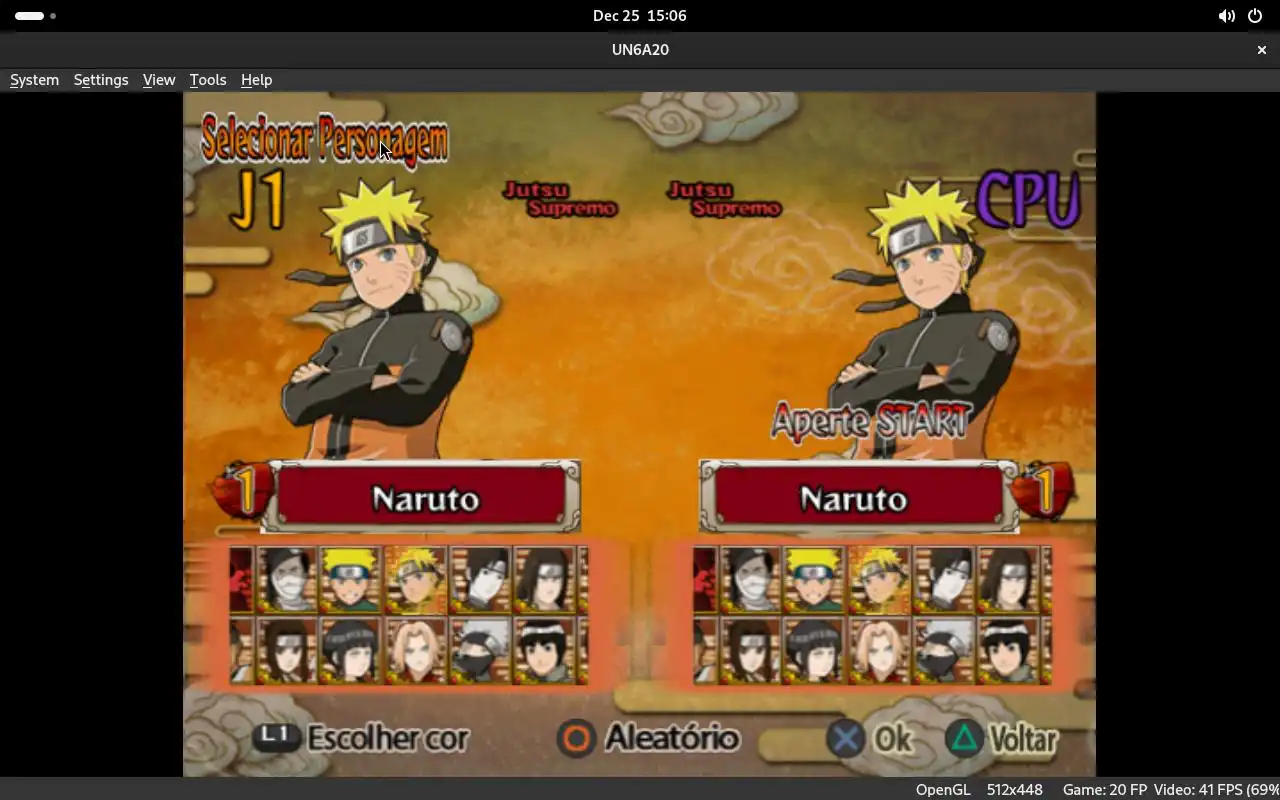Image resolution: width=1280 pixels, height=800 pixels.
Task: Pick young Naruto in the CPU roster
Action: pyautogui.click(x=815, y=580)
